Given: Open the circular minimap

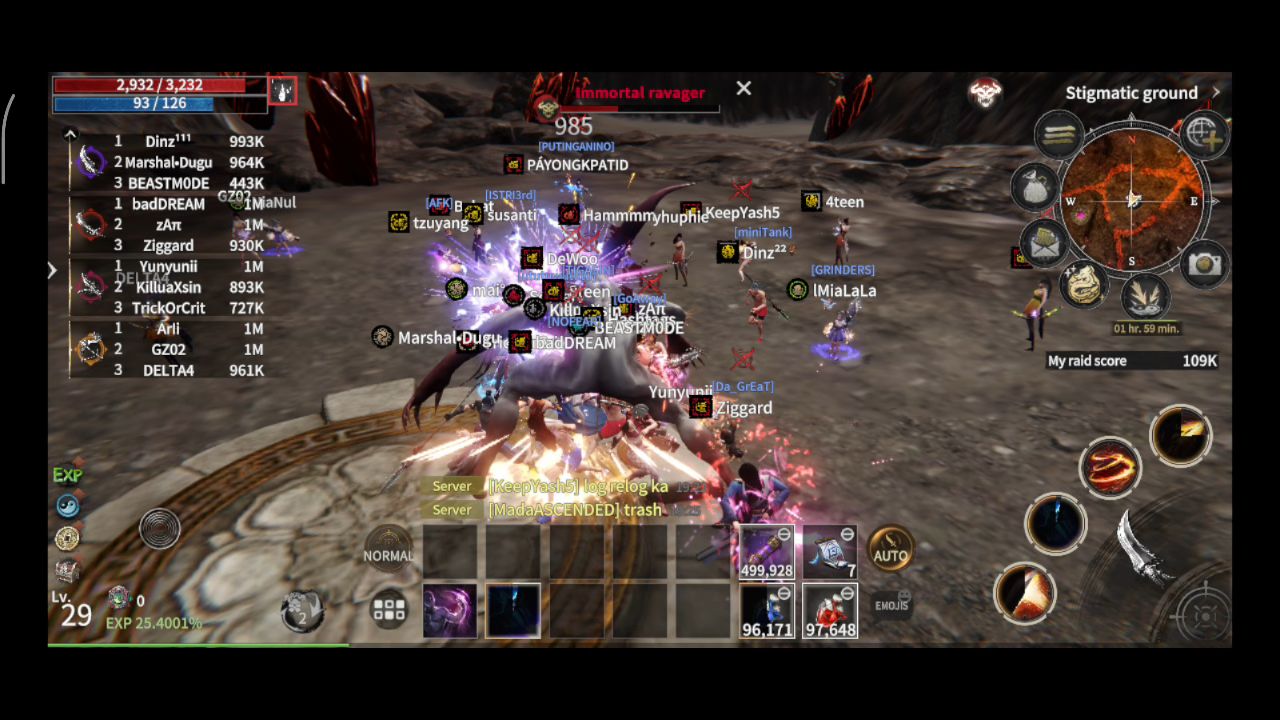Looking at the screenshot, I should (1132, 199).
